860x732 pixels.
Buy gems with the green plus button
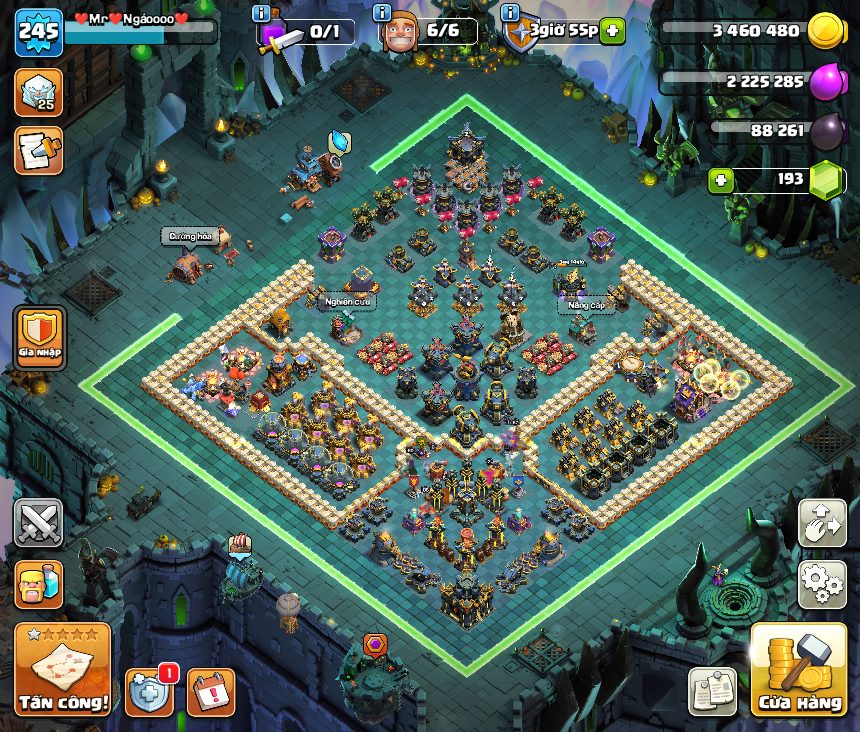tap(719, 180)
